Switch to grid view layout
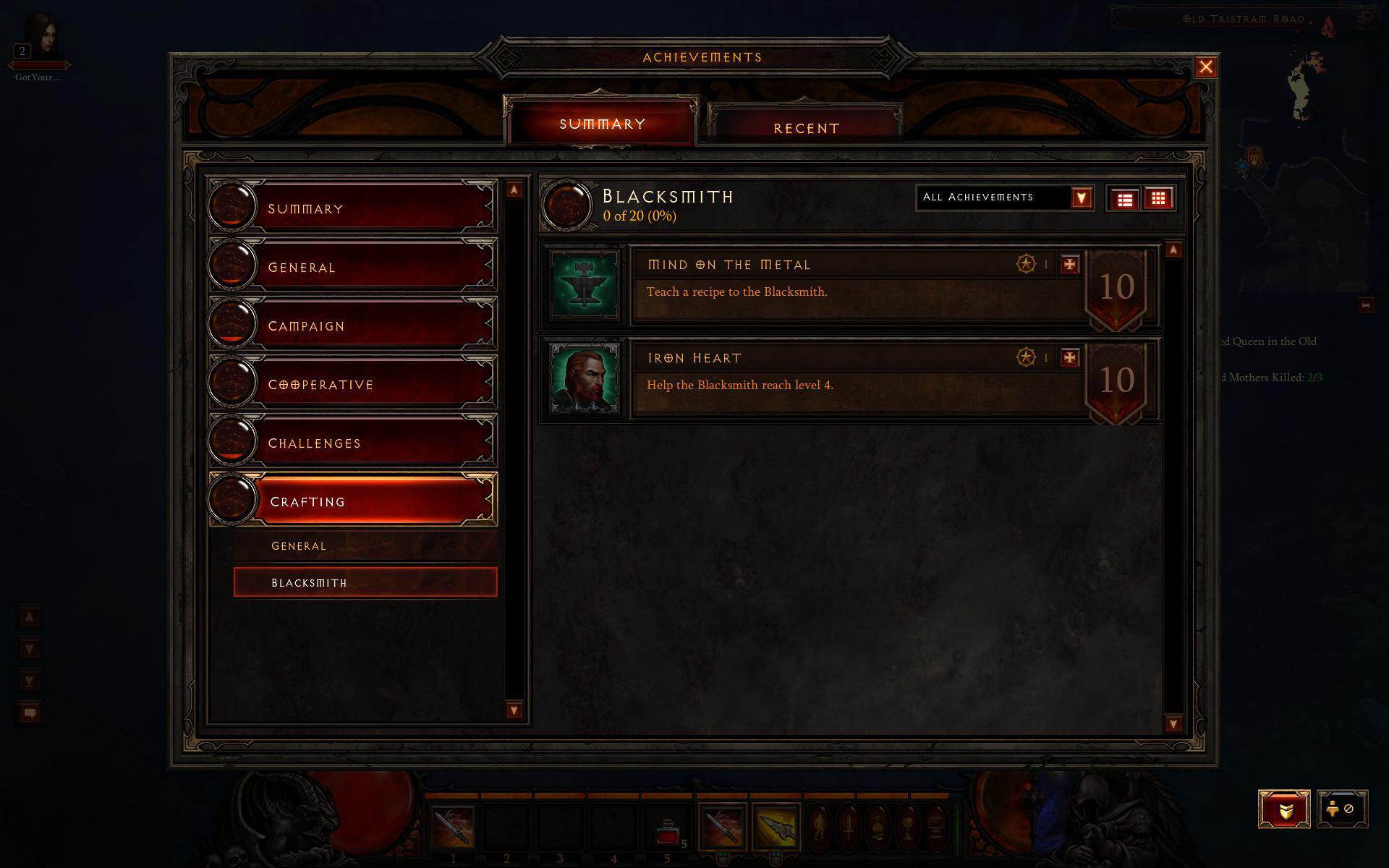 click(x=1158, y=199)
